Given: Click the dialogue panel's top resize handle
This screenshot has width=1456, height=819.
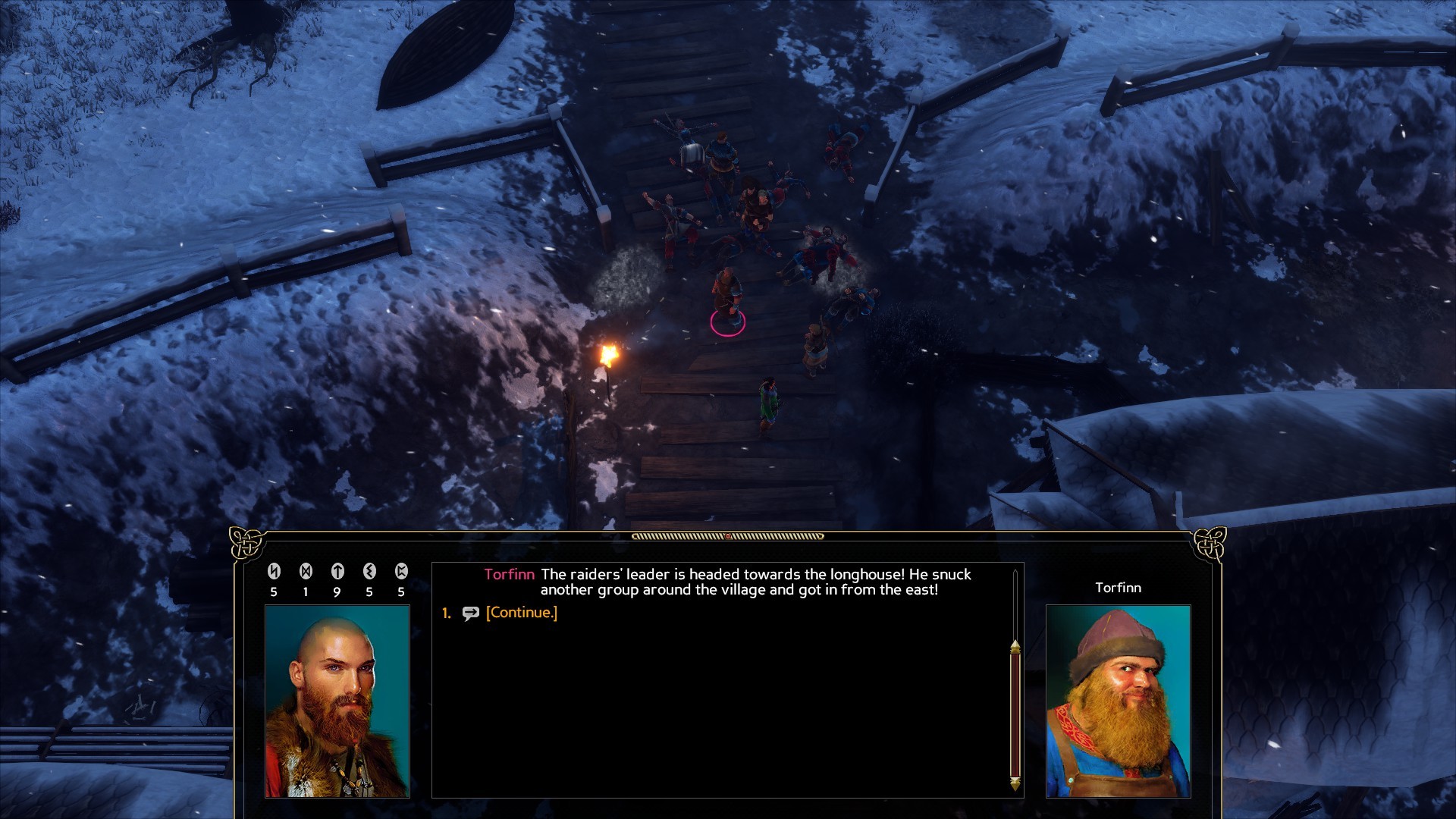Looking at the screenshot, I should (x=727, y=536).
